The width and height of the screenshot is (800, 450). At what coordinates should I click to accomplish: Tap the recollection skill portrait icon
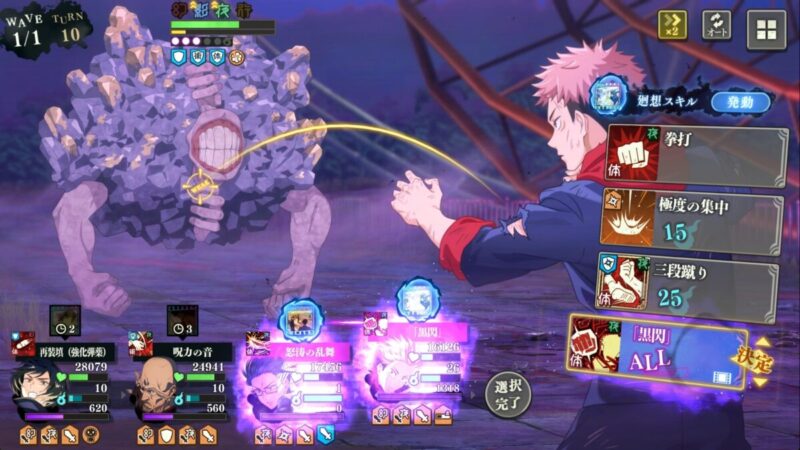[x=607, y=96]
